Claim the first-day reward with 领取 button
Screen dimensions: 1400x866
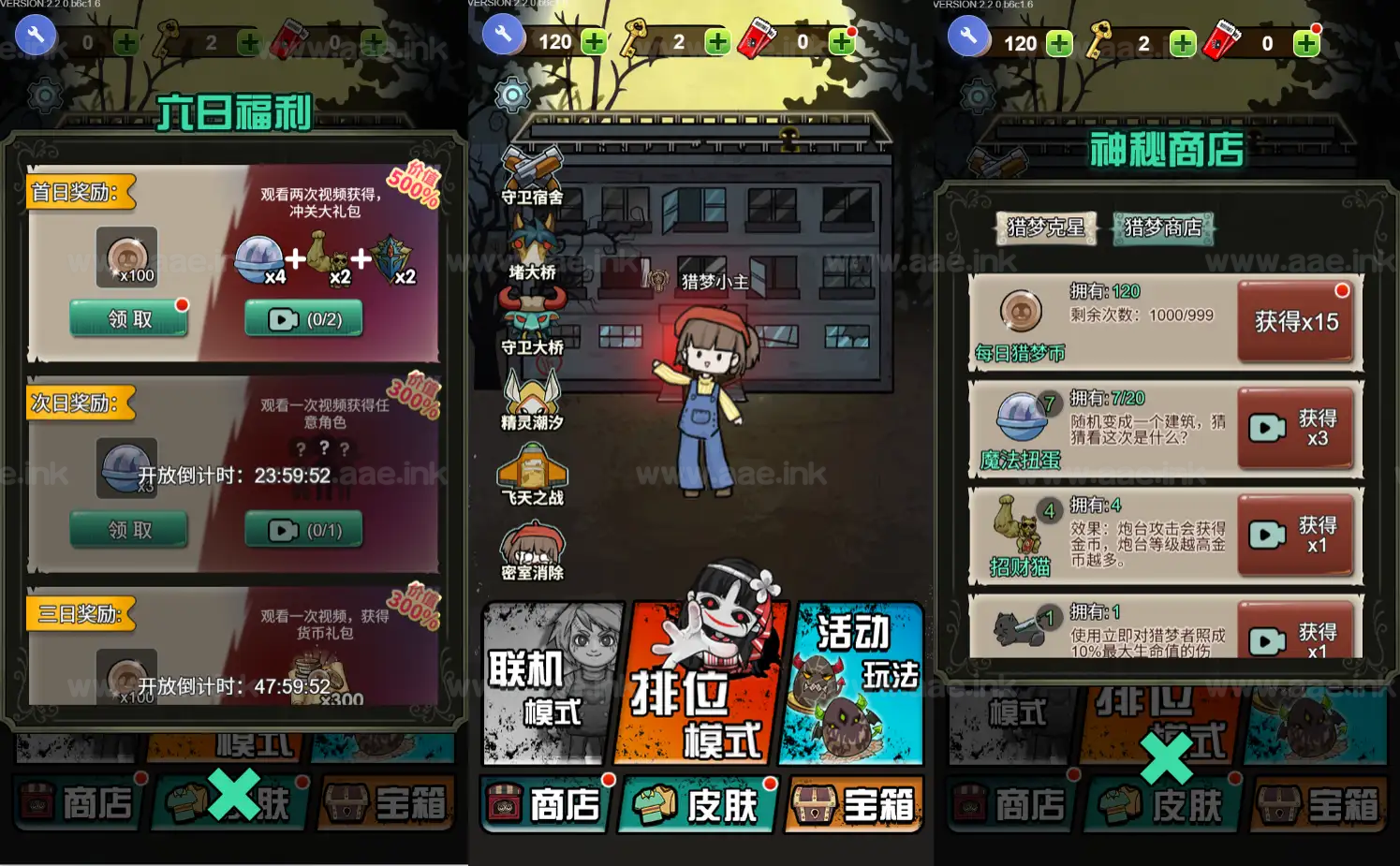point(128,318)
